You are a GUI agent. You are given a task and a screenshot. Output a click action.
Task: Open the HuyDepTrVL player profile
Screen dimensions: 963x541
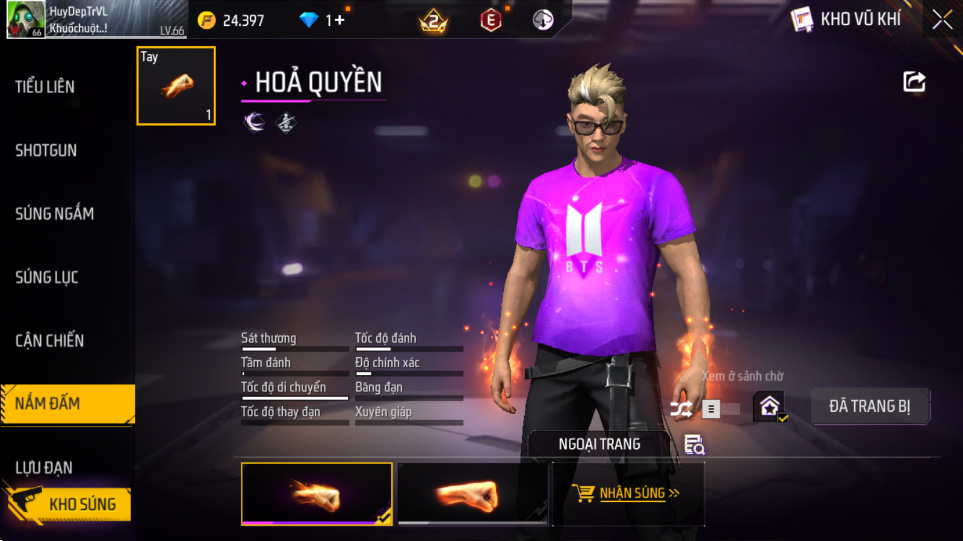point(70,20)
